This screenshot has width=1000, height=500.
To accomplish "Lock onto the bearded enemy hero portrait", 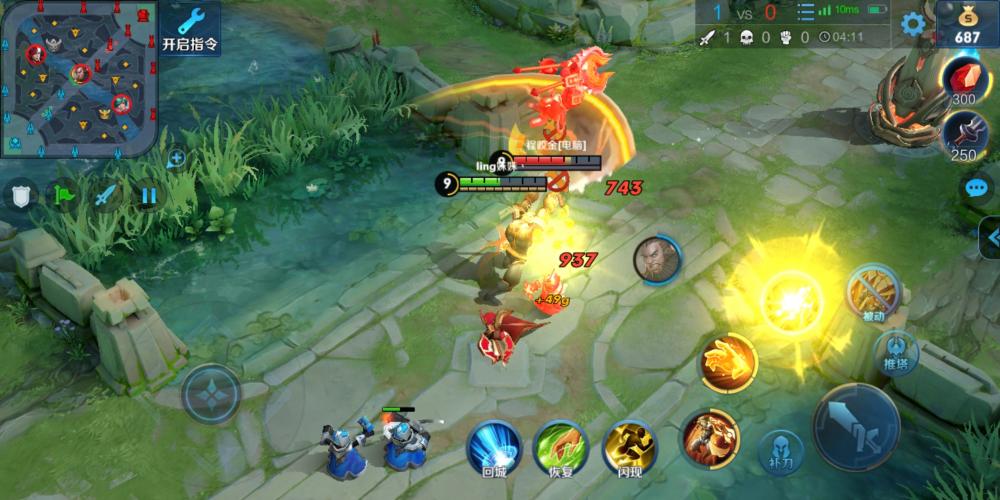I will (x=657, y=260).
